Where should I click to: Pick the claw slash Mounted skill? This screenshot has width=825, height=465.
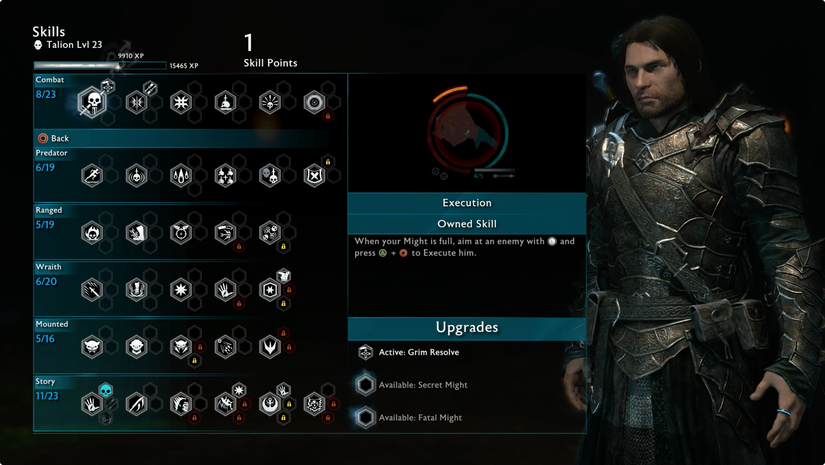click(x=226, y=347)
